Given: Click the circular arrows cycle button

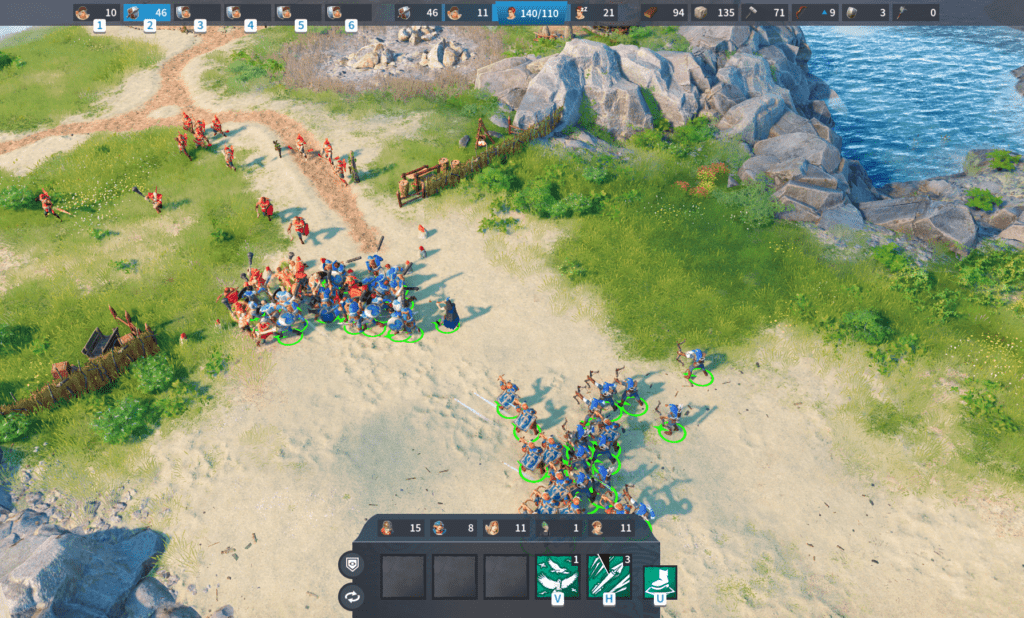Looking at the screenshot, I should 351,597.
